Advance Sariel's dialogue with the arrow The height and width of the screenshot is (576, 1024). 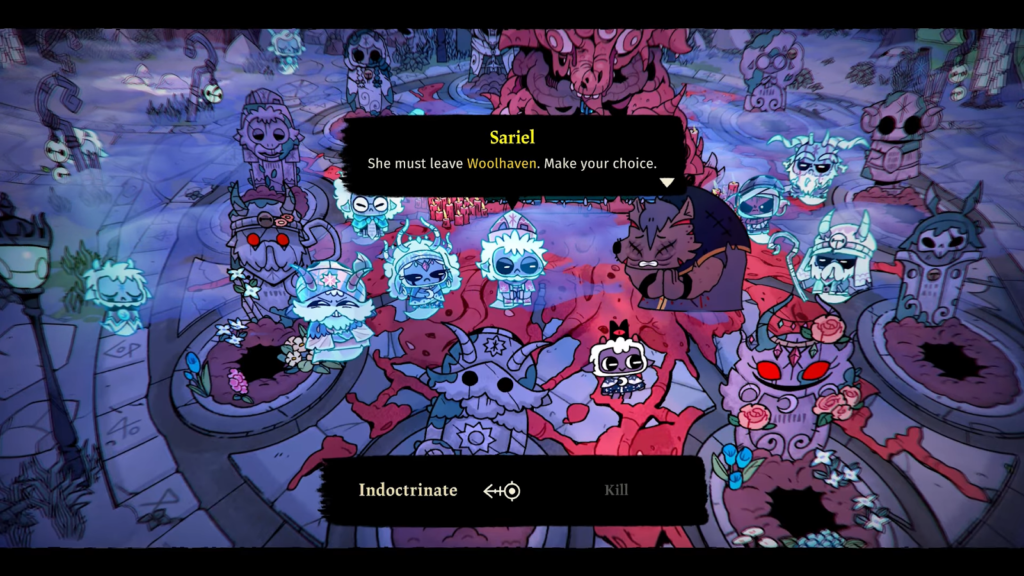coord(666,183)
